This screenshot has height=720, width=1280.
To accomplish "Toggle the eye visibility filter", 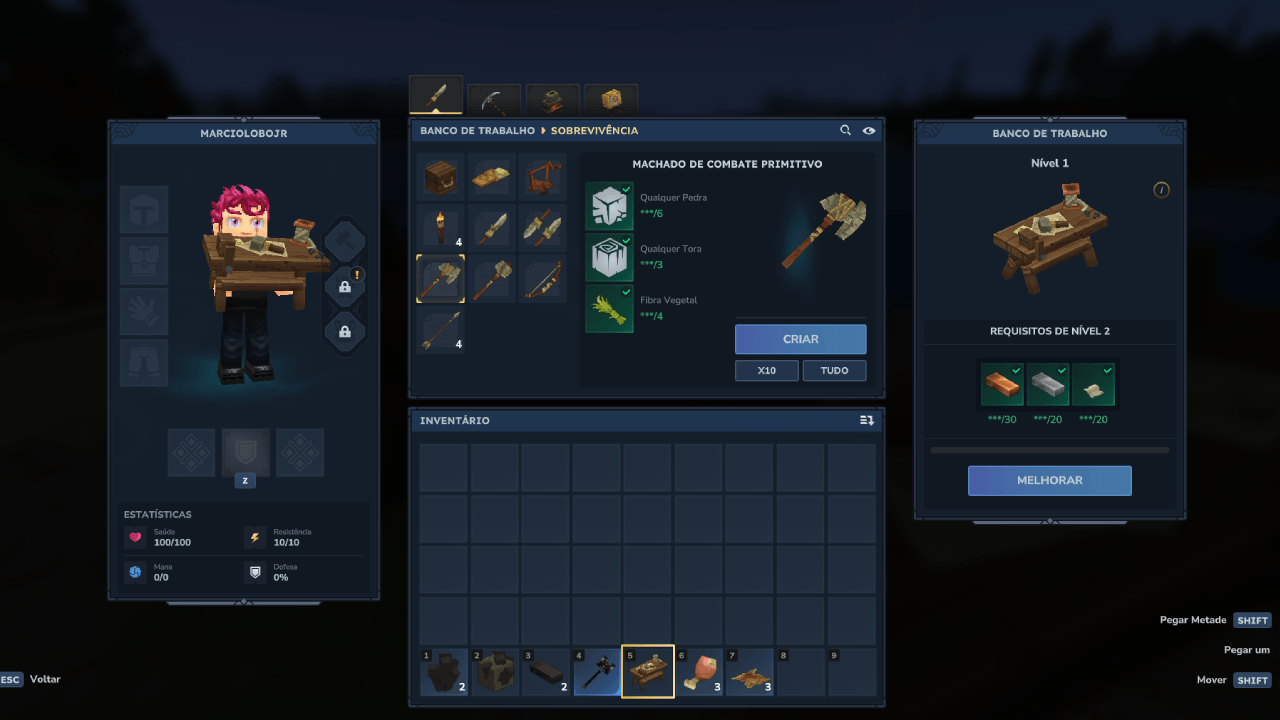I will (869, 130).
